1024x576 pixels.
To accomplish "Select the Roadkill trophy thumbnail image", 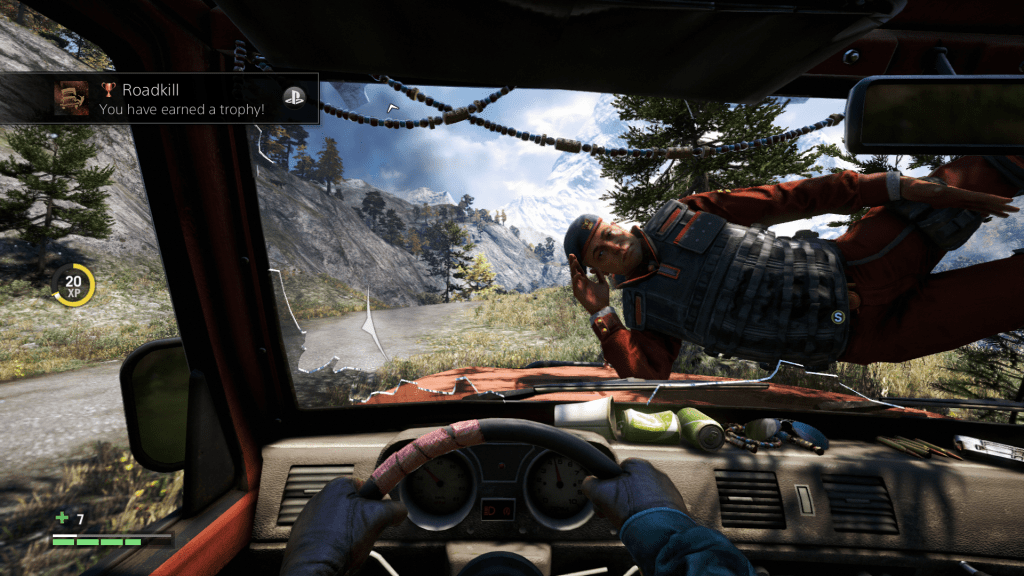I will pyautogui.click(x=70, y=98).
